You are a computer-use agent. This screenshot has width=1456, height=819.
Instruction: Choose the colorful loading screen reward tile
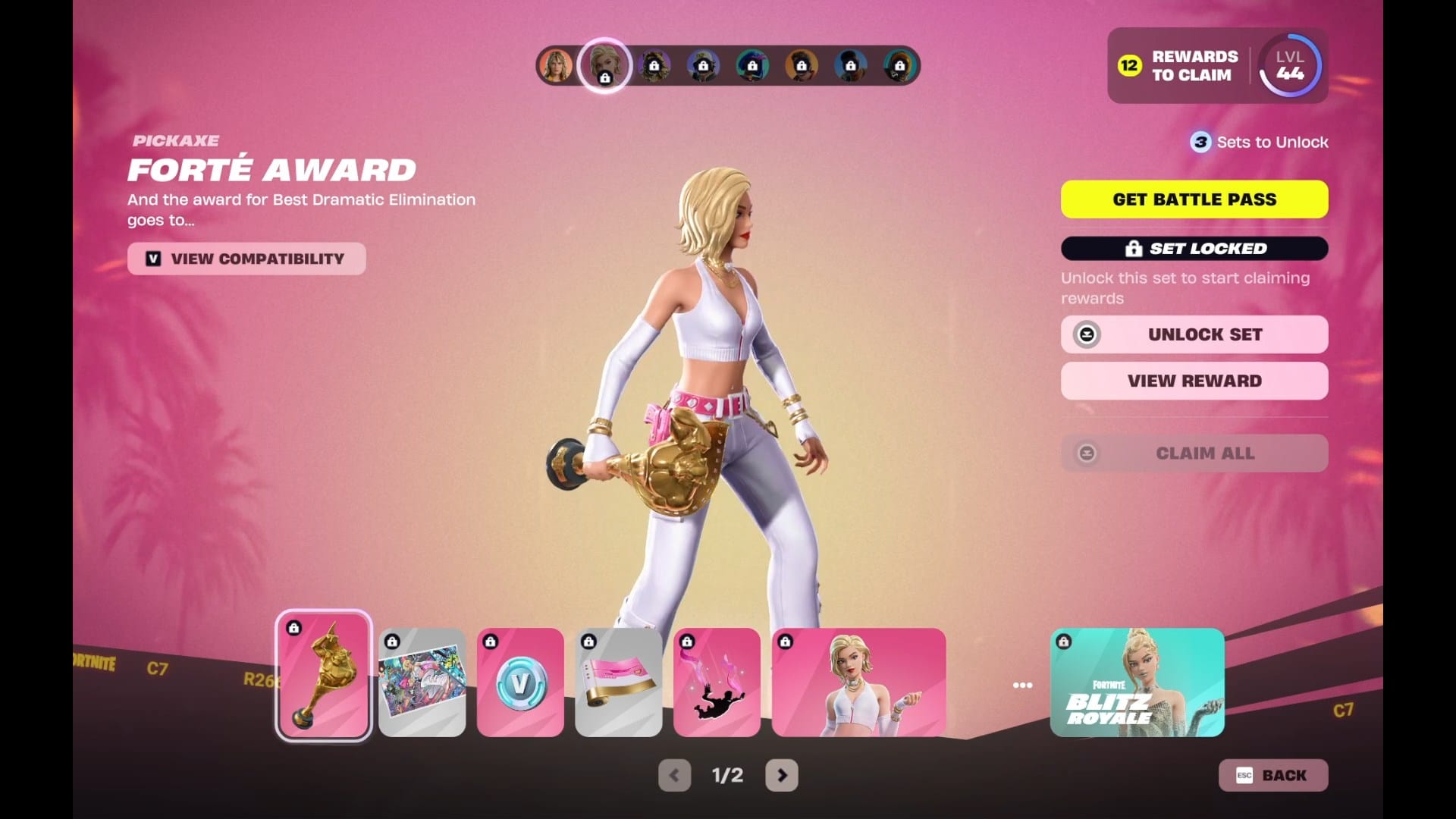pos(422,682)
